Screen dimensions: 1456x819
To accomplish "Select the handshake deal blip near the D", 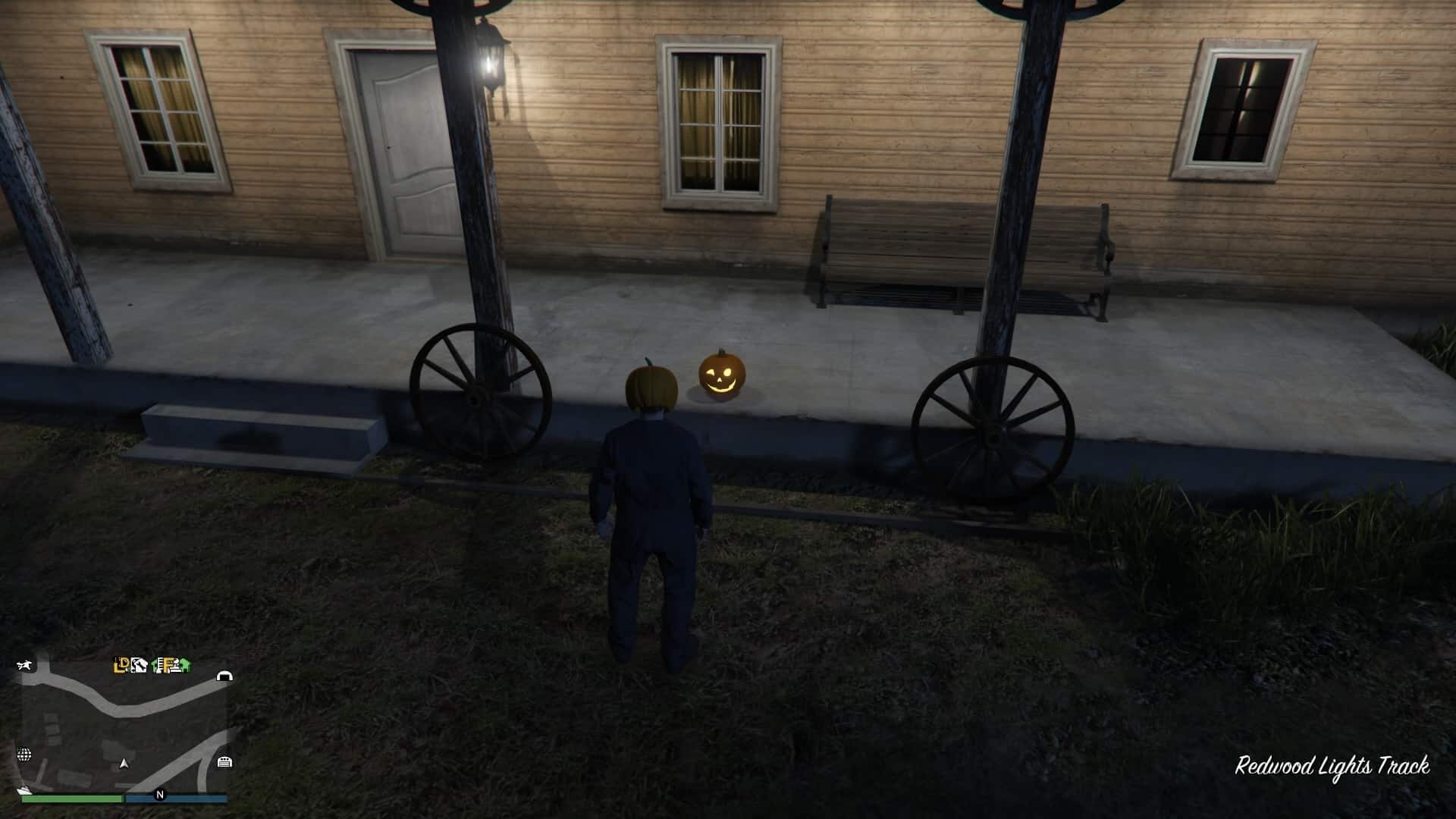I will pos(140,665).
